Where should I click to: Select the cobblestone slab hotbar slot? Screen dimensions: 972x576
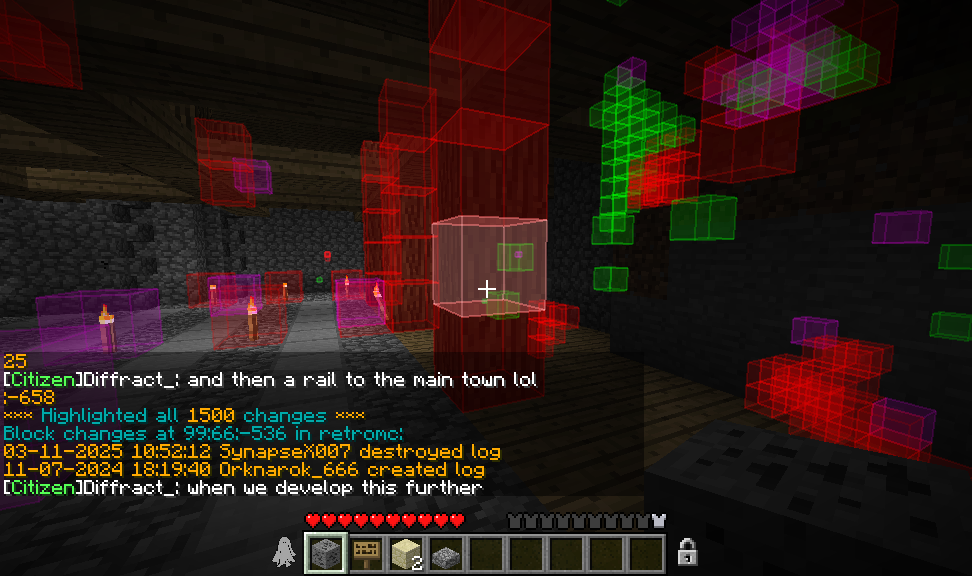click(x=446, y=553)
